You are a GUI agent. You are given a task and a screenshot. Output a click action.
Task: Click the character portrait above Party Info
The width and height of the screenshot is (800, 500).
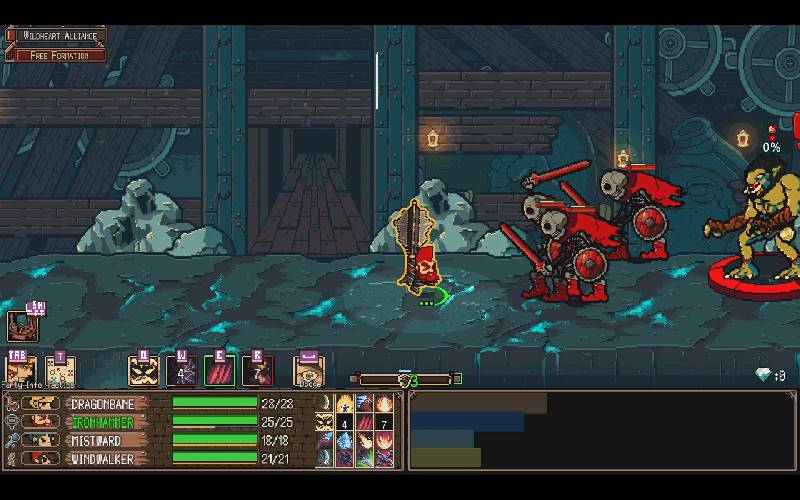click(x=22, y=326)
